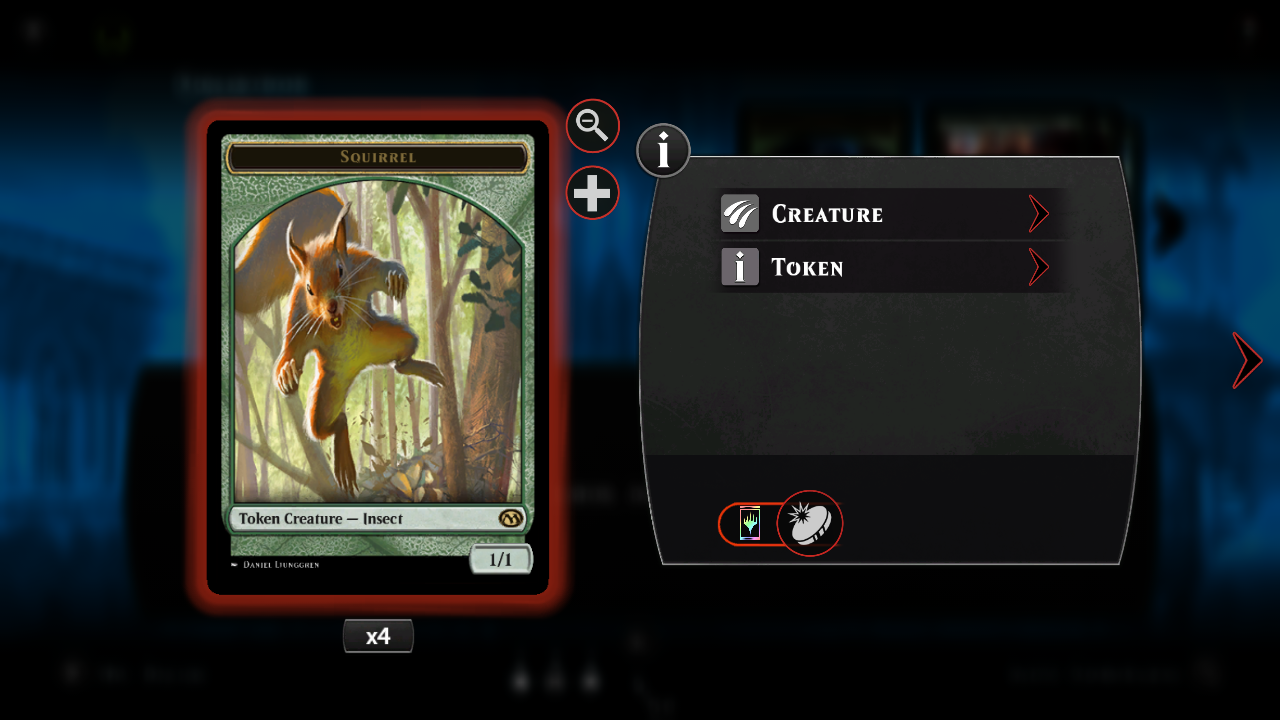The image size is (1280, 720).
Task: Zoom in with the magnifying glass button
Action: 593,126
